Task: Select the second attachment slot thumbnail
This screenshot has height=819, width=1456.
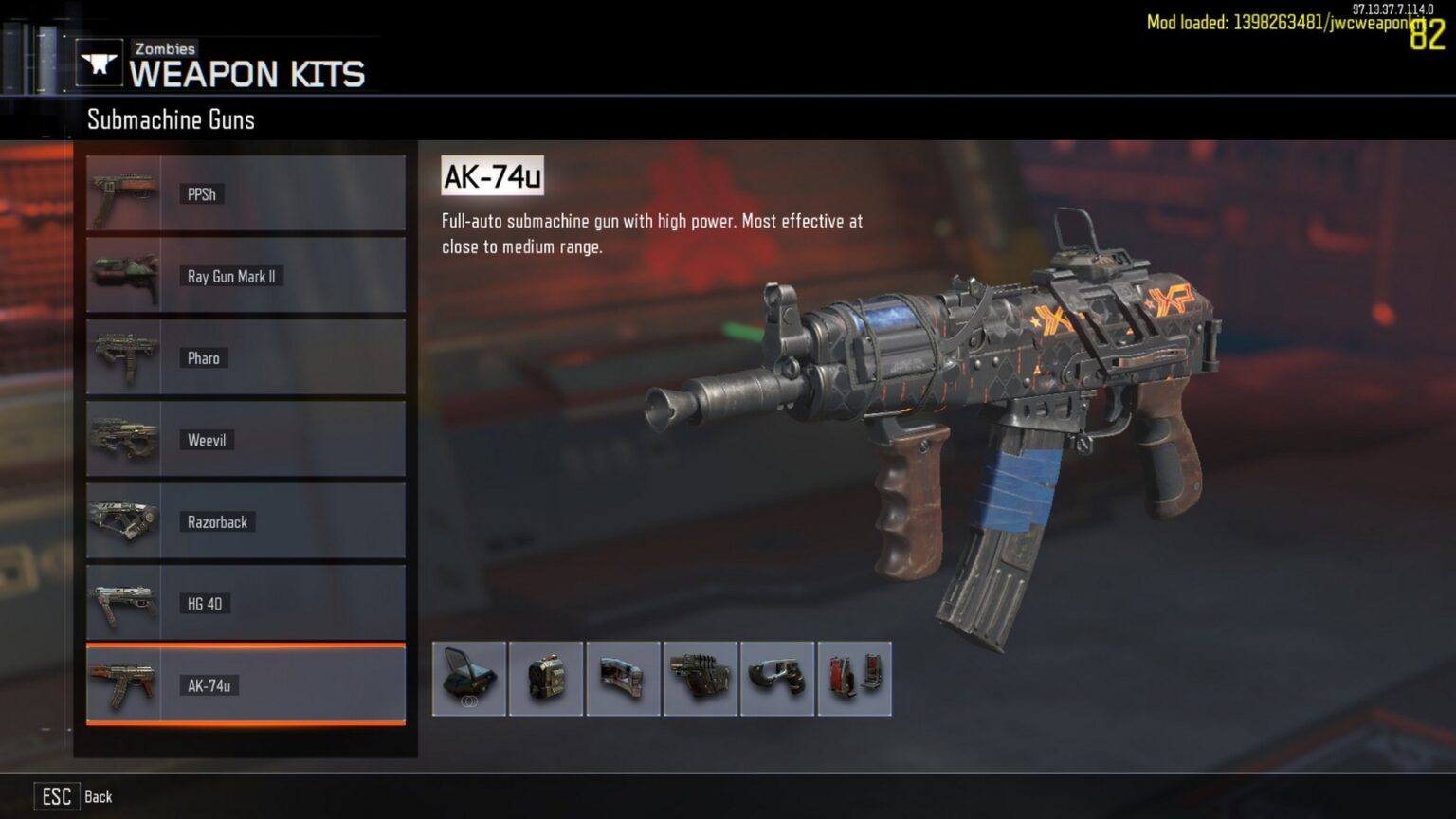Action: click(x=546, y=679)
